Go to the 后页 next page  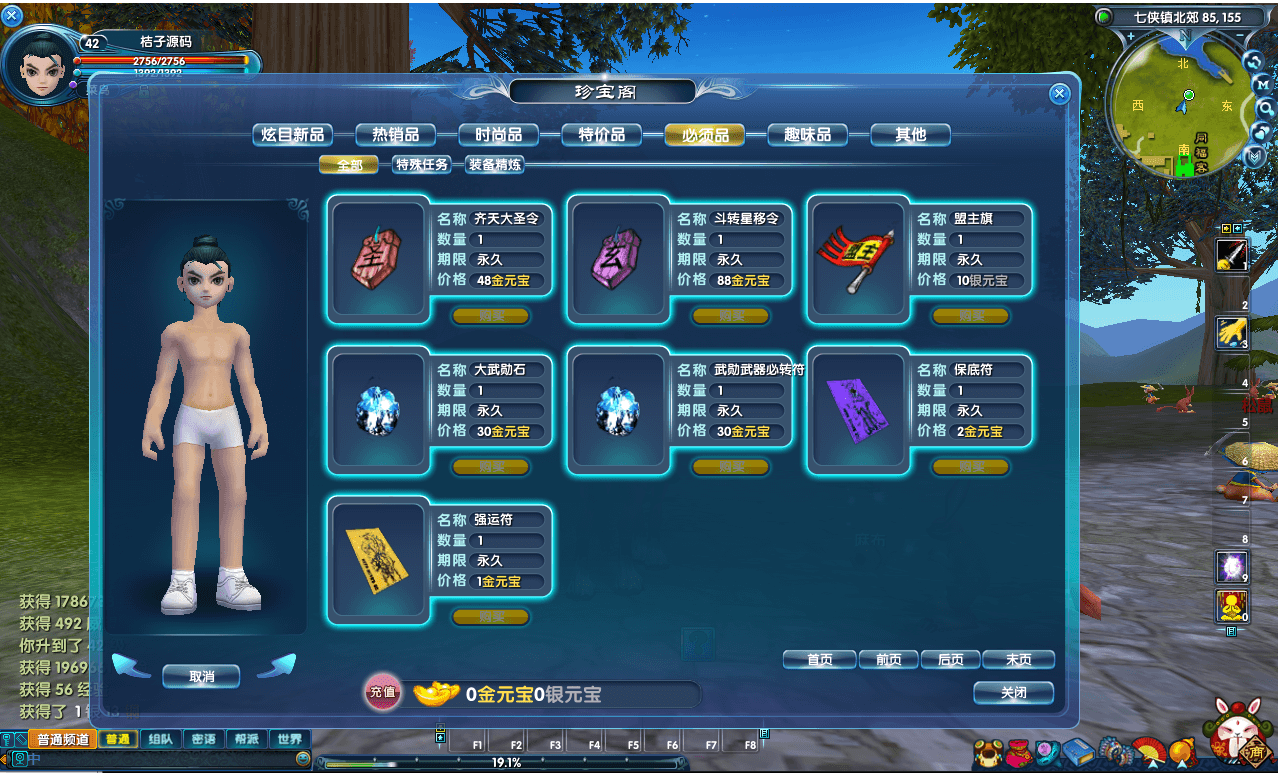point(950,660)
